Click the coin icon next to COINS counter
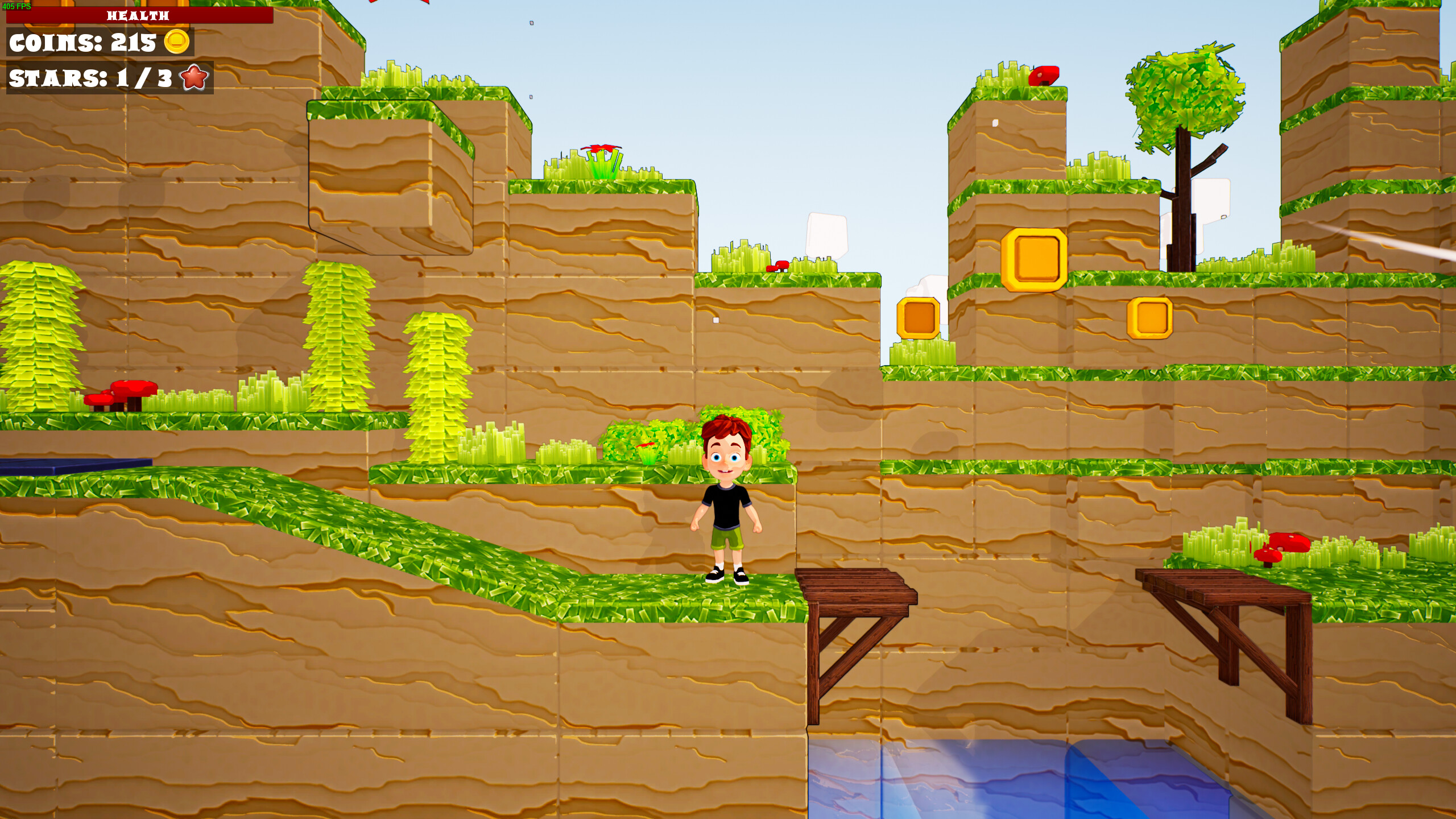This screenshot has height=819, width=1456. pos(176,43)
